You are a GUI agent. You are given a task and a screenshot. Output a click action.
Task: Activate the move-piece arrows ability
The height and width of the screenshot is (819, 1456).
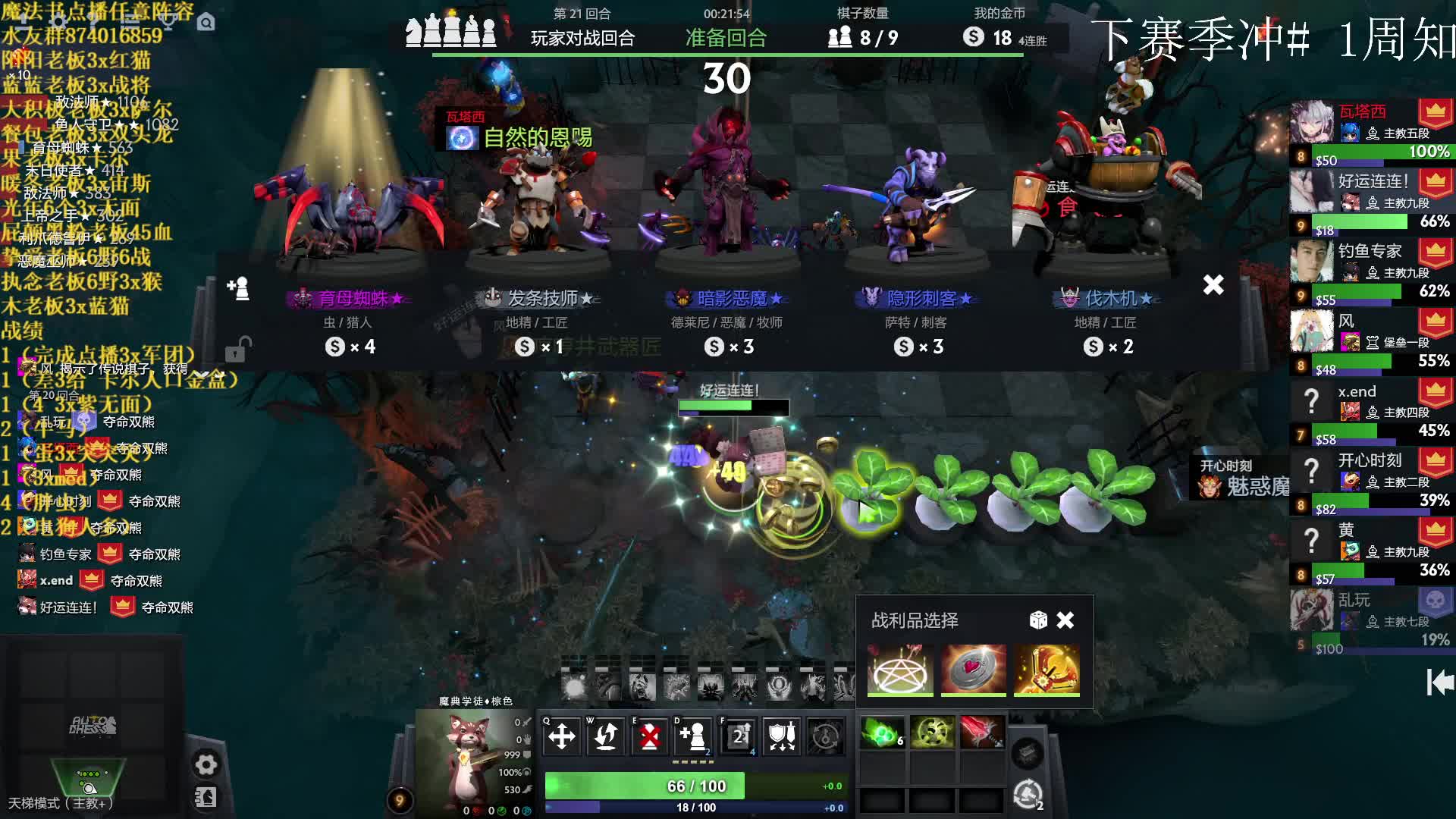(562, 736)
